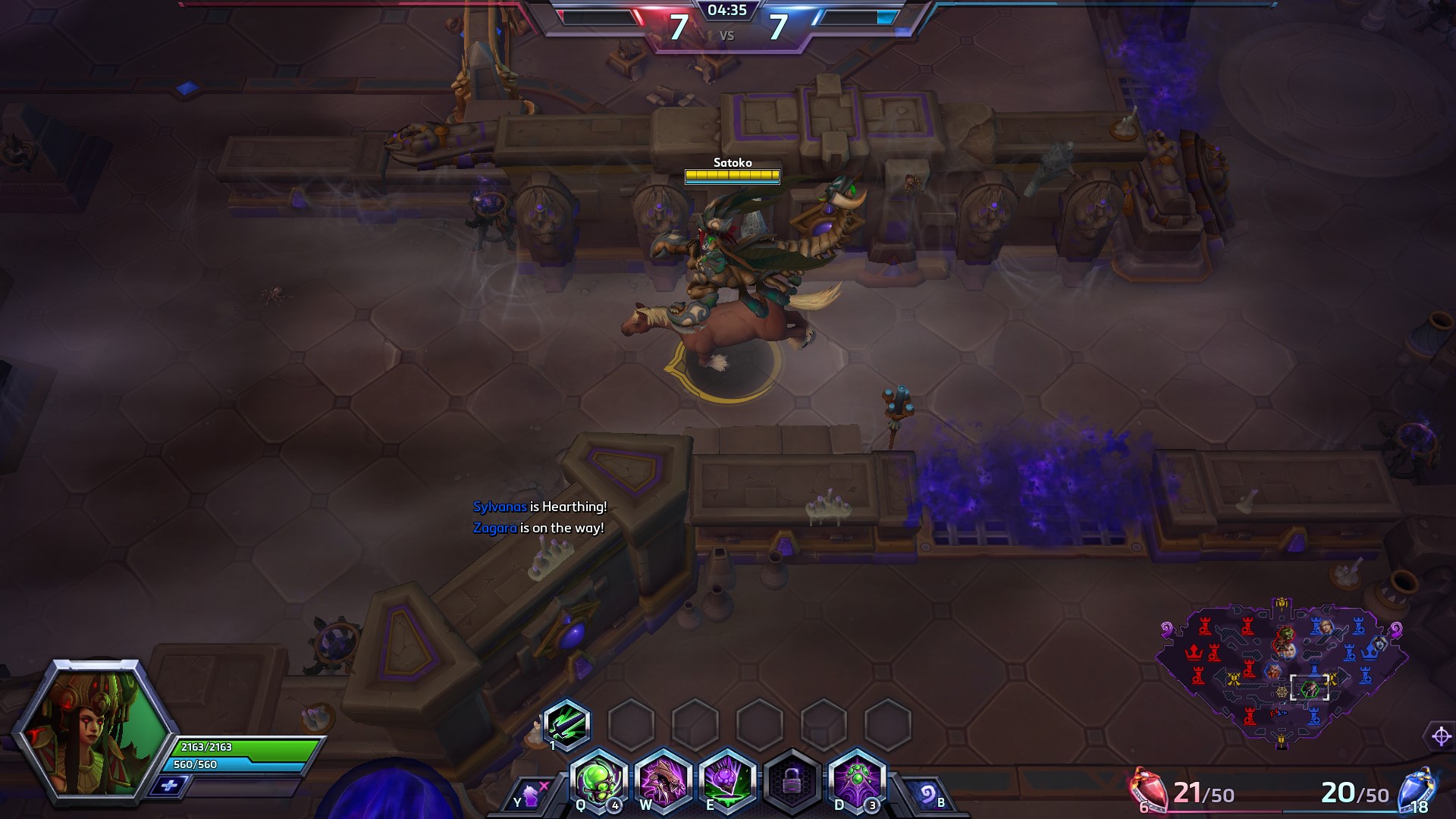Use the Infested Drop ability

point(726,781)
